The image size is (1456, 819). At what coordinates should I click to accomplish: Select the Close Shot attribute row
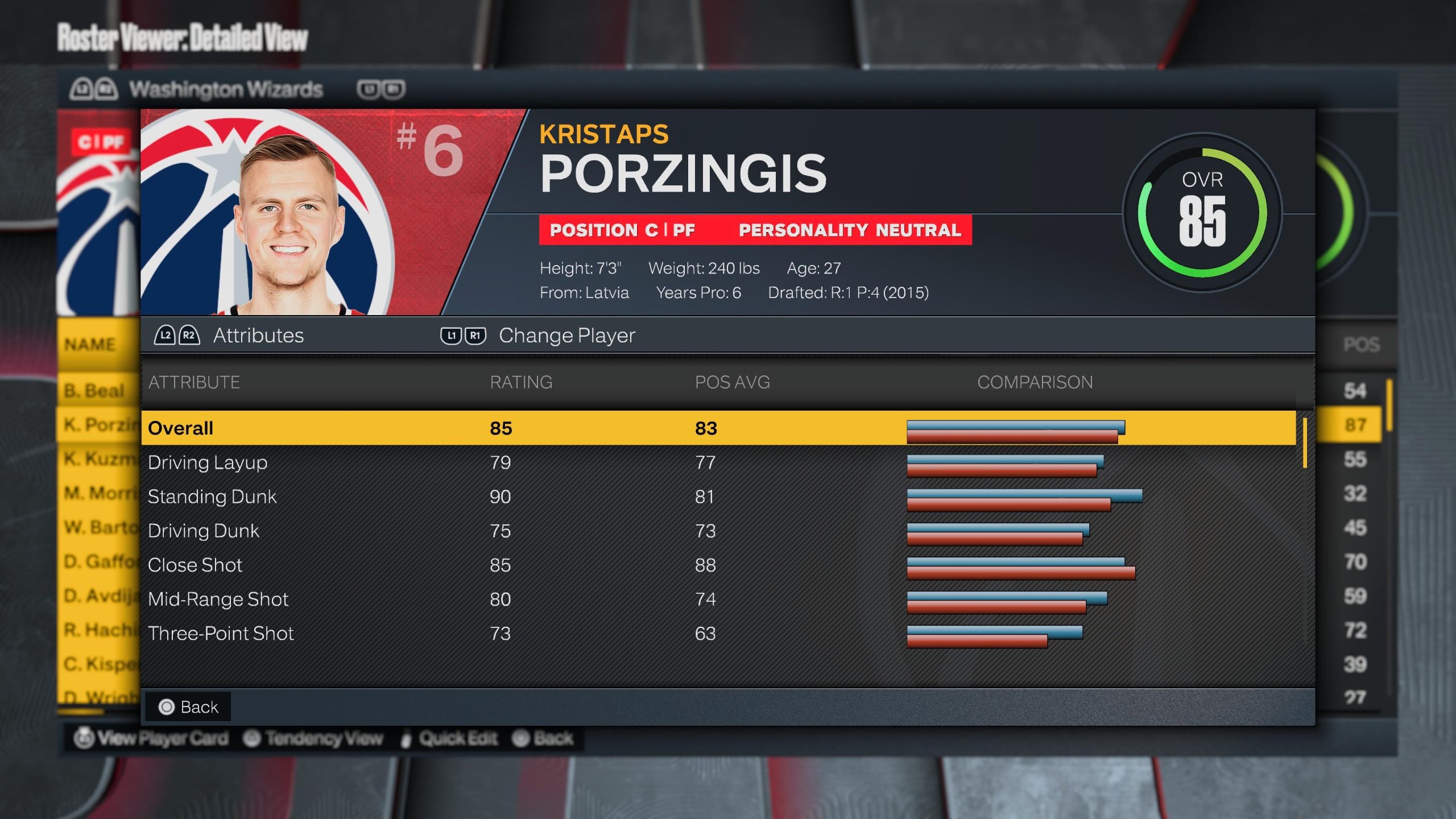[718, 565]
